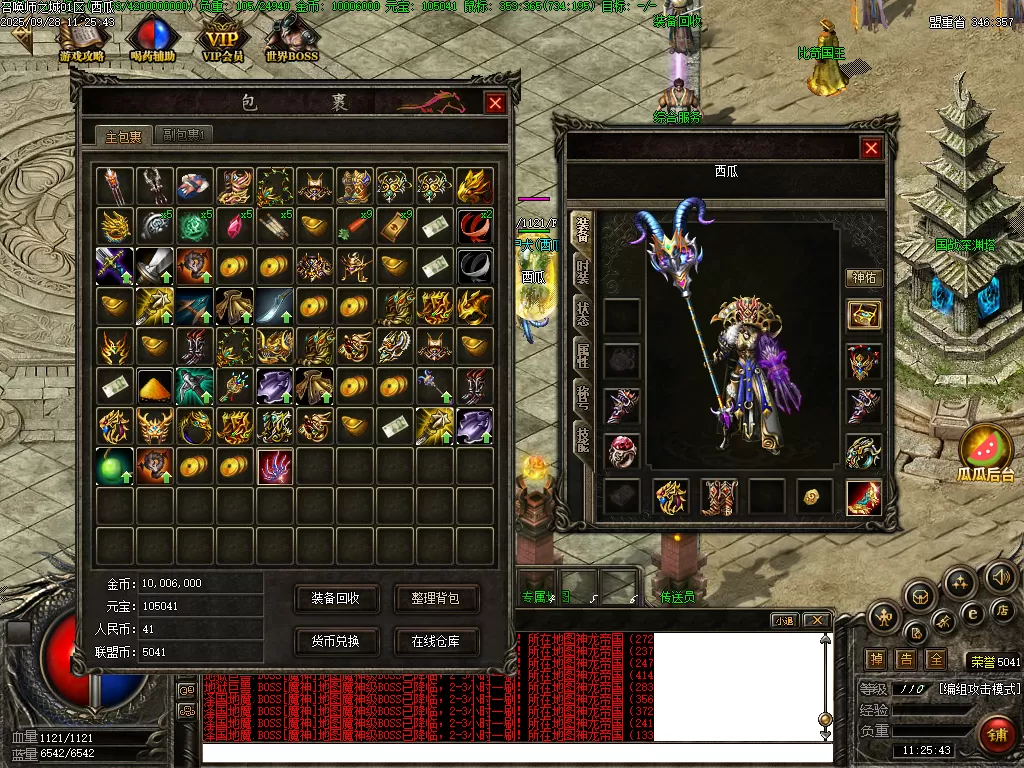This screenshot has width=1024, height=768.
Task: Switch to the 副包裹1 bag tab
Action: tap(184, 135)
